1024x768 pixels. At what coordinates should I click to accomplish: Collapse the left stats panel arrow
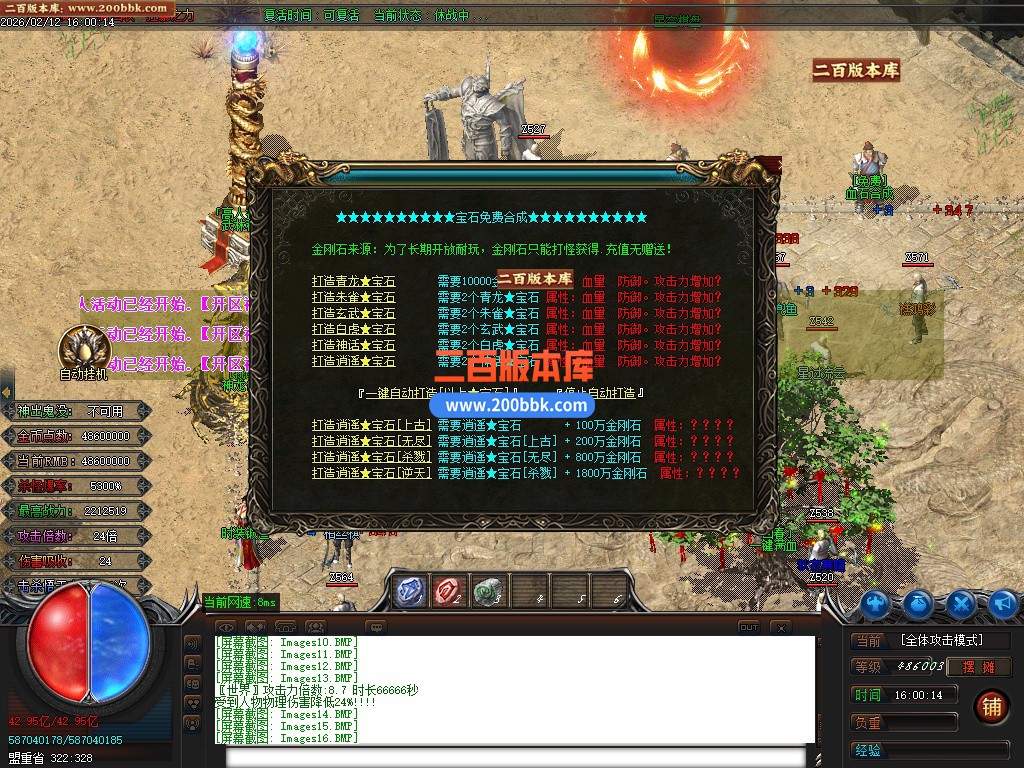coord(6,392)
